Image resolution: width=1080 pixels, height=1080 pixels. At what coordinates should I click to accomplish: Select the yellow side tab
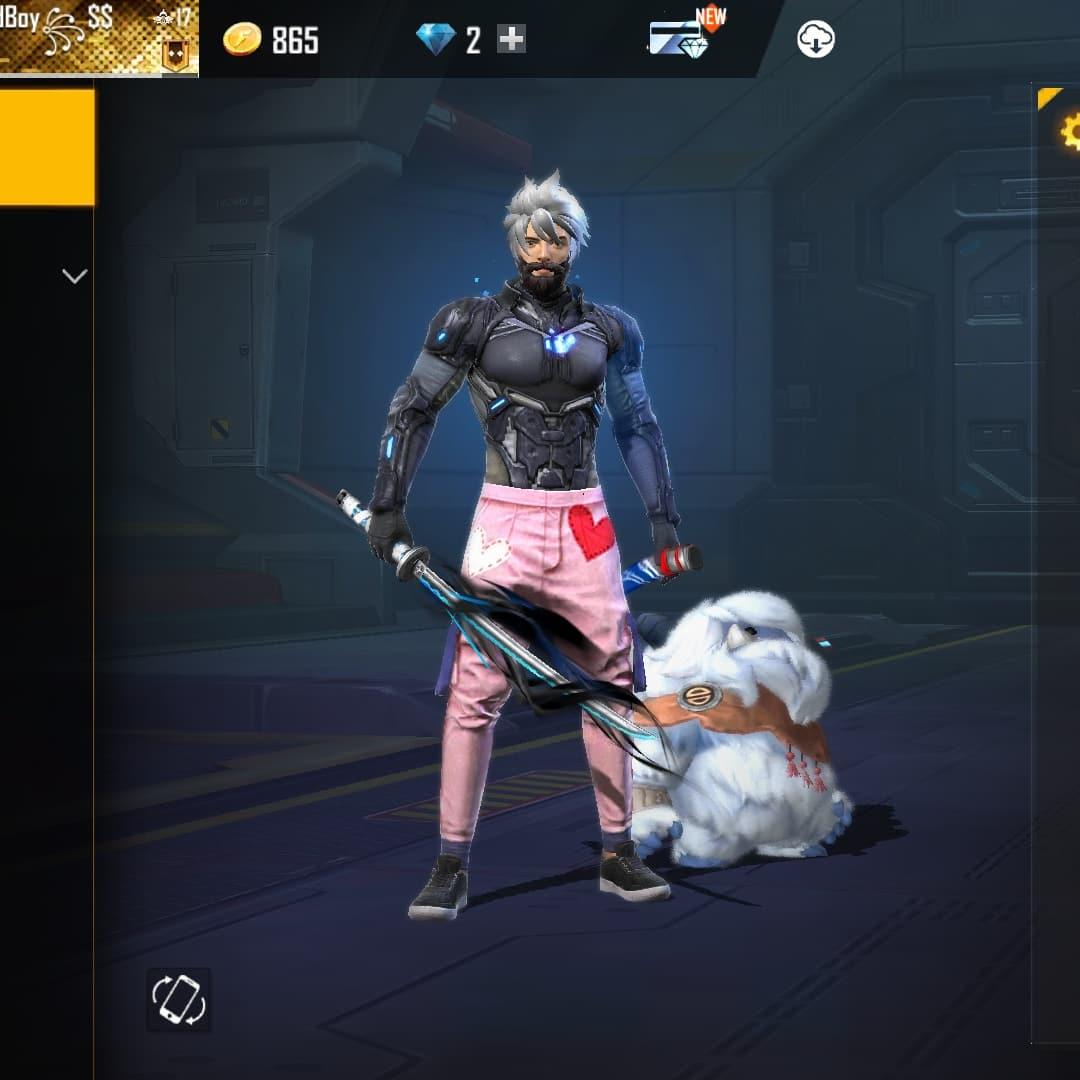46,147
